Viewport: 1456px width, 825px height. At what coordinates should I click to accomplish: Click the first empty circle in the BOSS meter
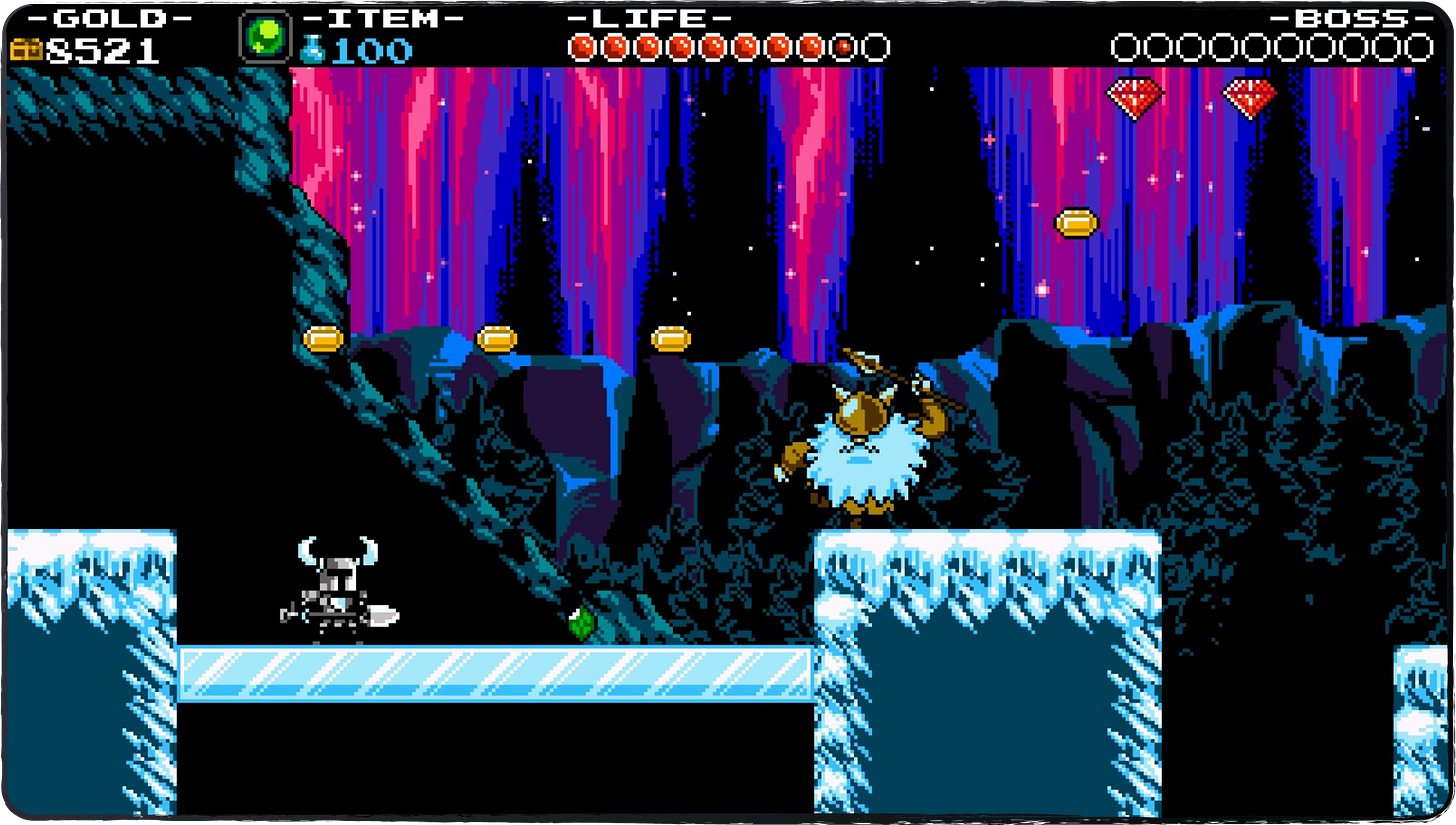(1125, 45)
